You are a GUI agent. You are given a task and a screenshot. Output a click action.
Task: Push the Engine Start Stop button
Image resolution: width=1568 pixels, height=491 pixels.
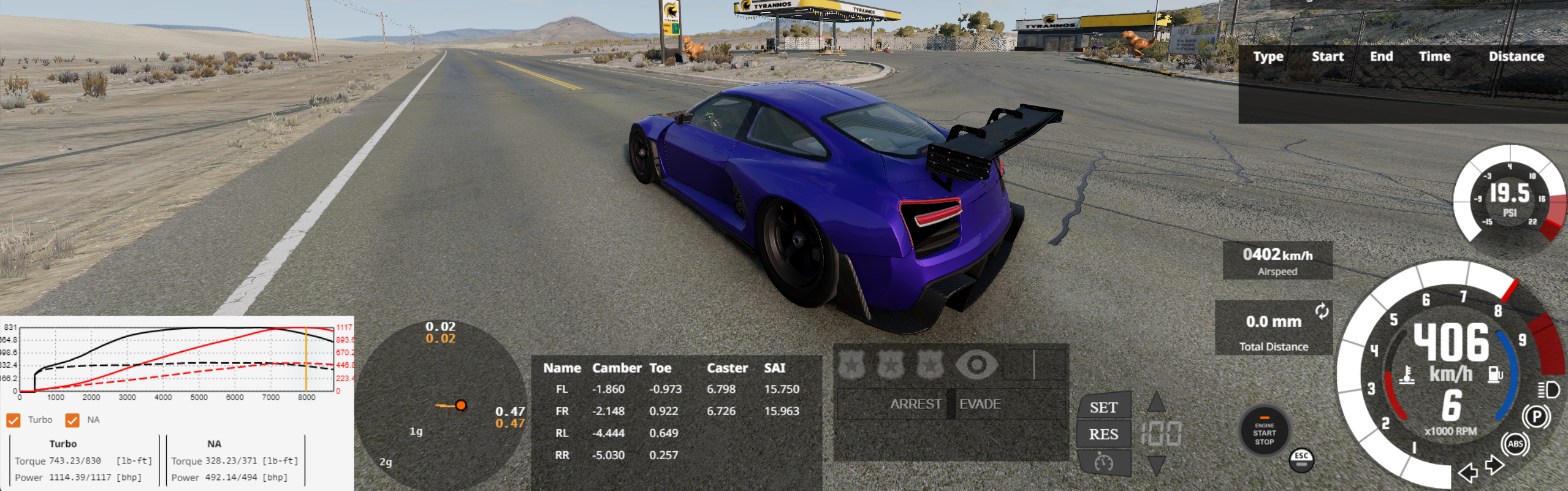pos(1264,433)
